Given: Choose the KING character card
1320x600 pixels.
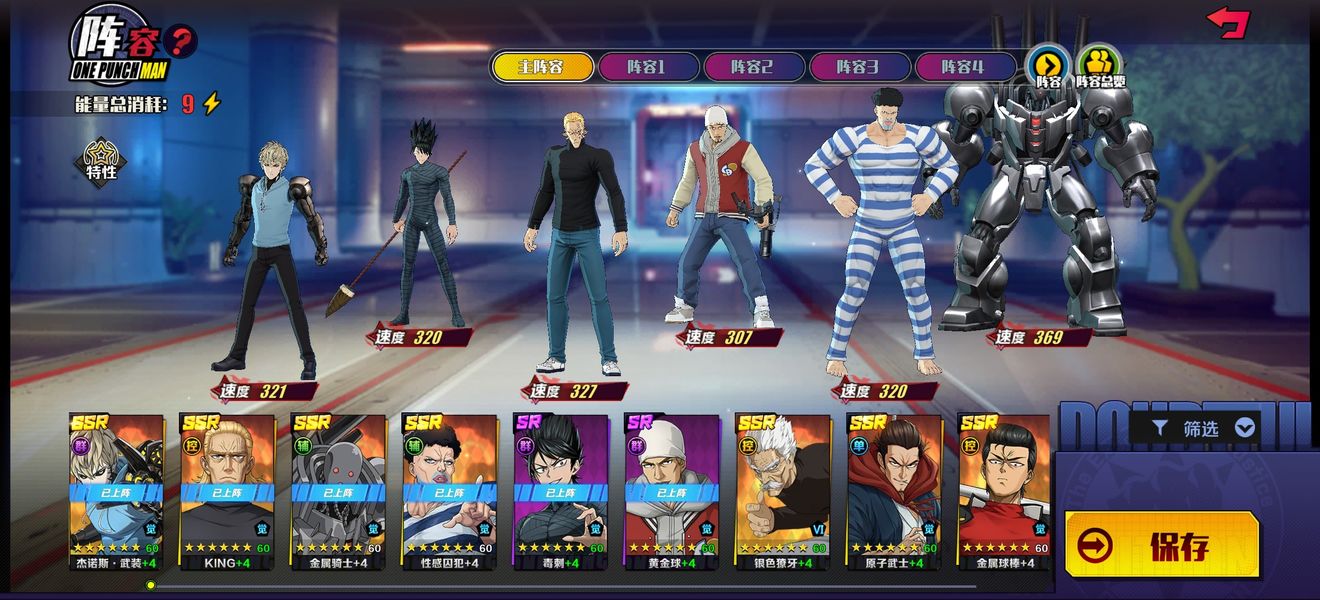Looking at the screenshot, I should click(227, 490).
